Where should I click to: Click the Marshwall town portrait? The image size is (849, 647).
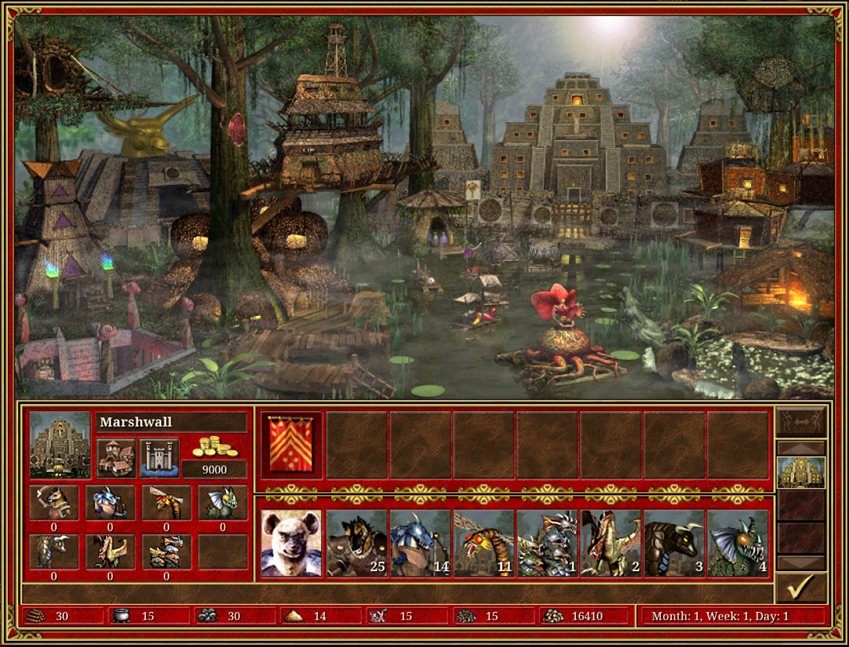60,444
